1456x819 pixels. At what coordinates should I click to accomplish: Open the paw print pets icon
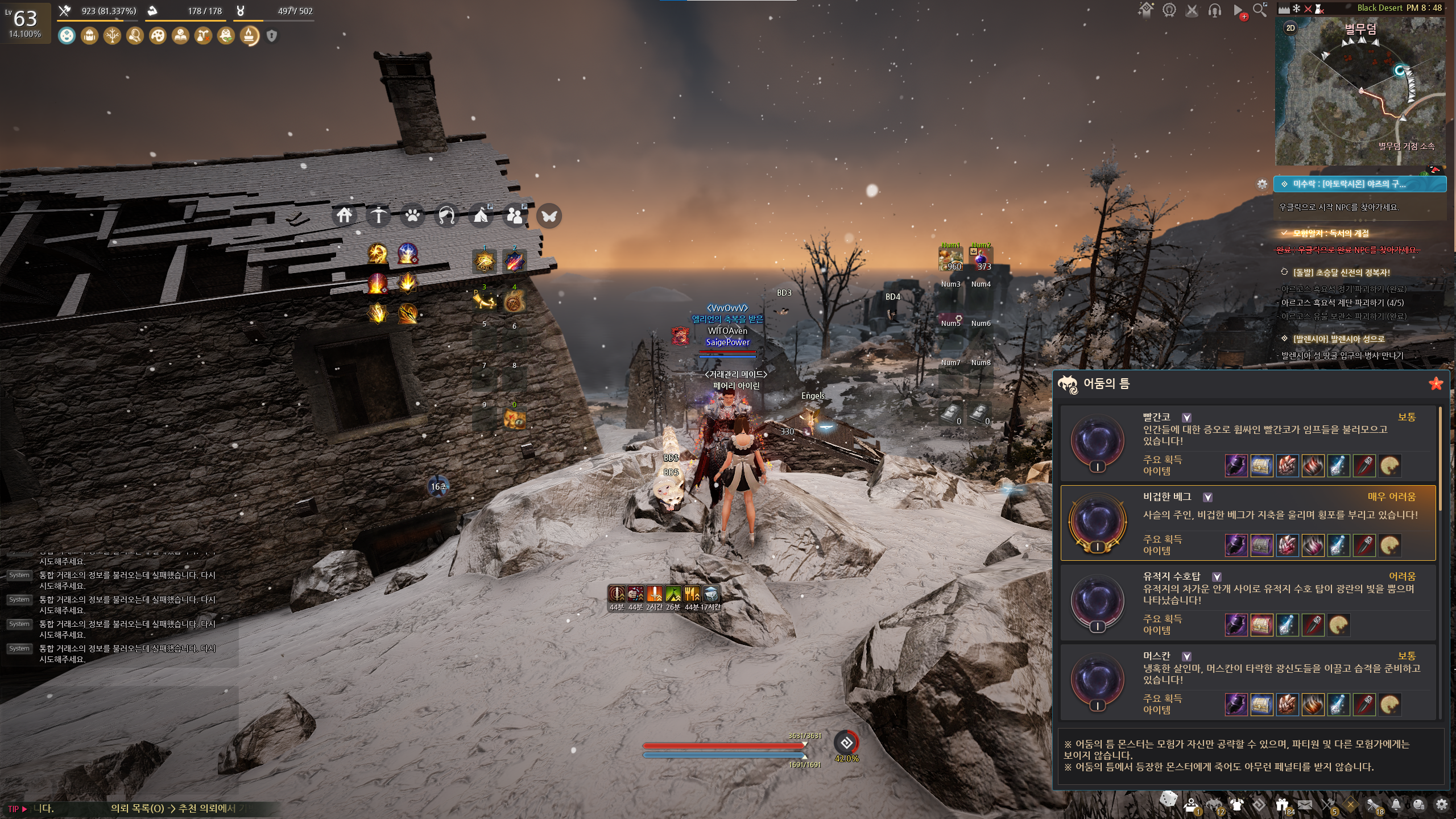tap(412, 216)
